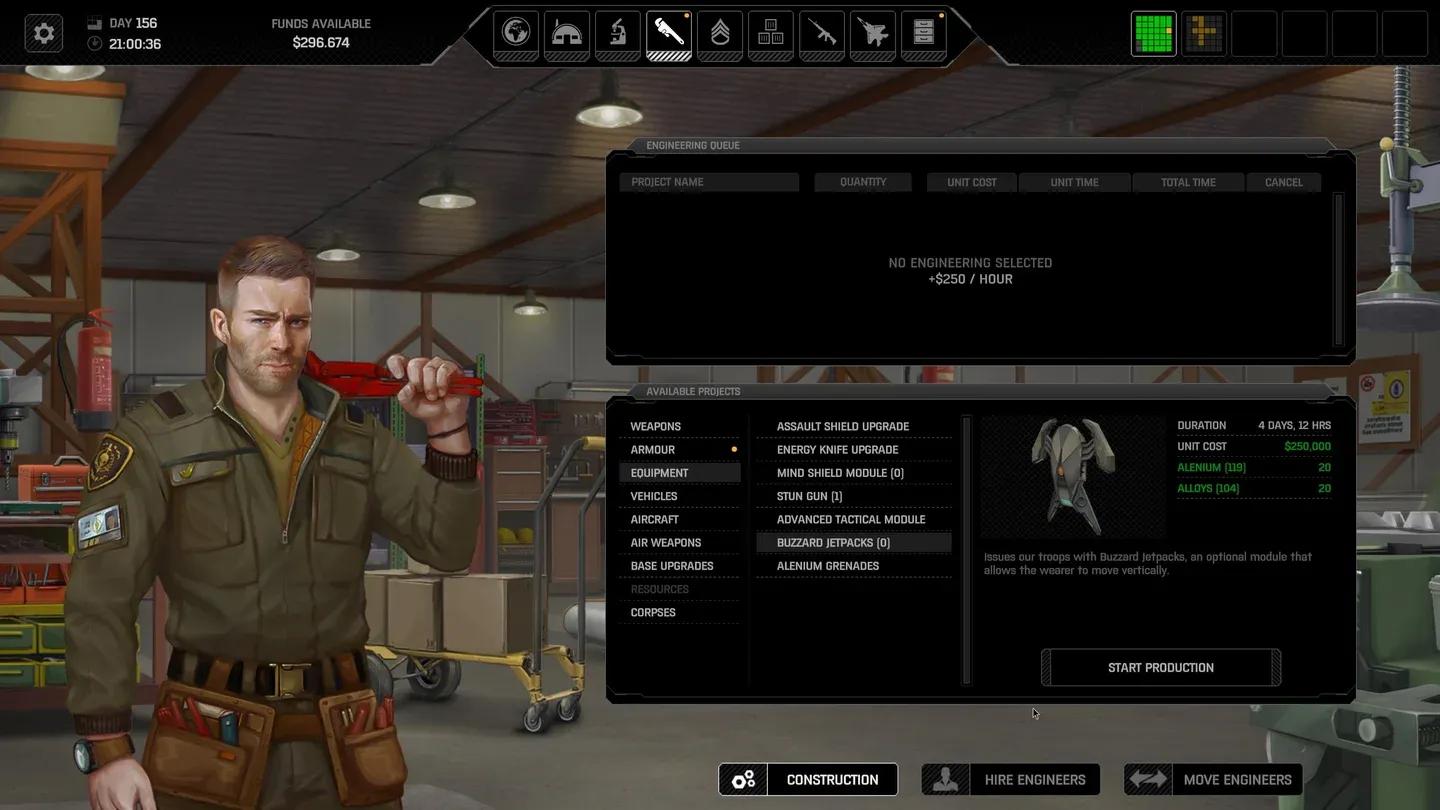Switch to the Weapons project category
The height and width of the screenshot is (810, 1440).
click(x=656, y=426)
